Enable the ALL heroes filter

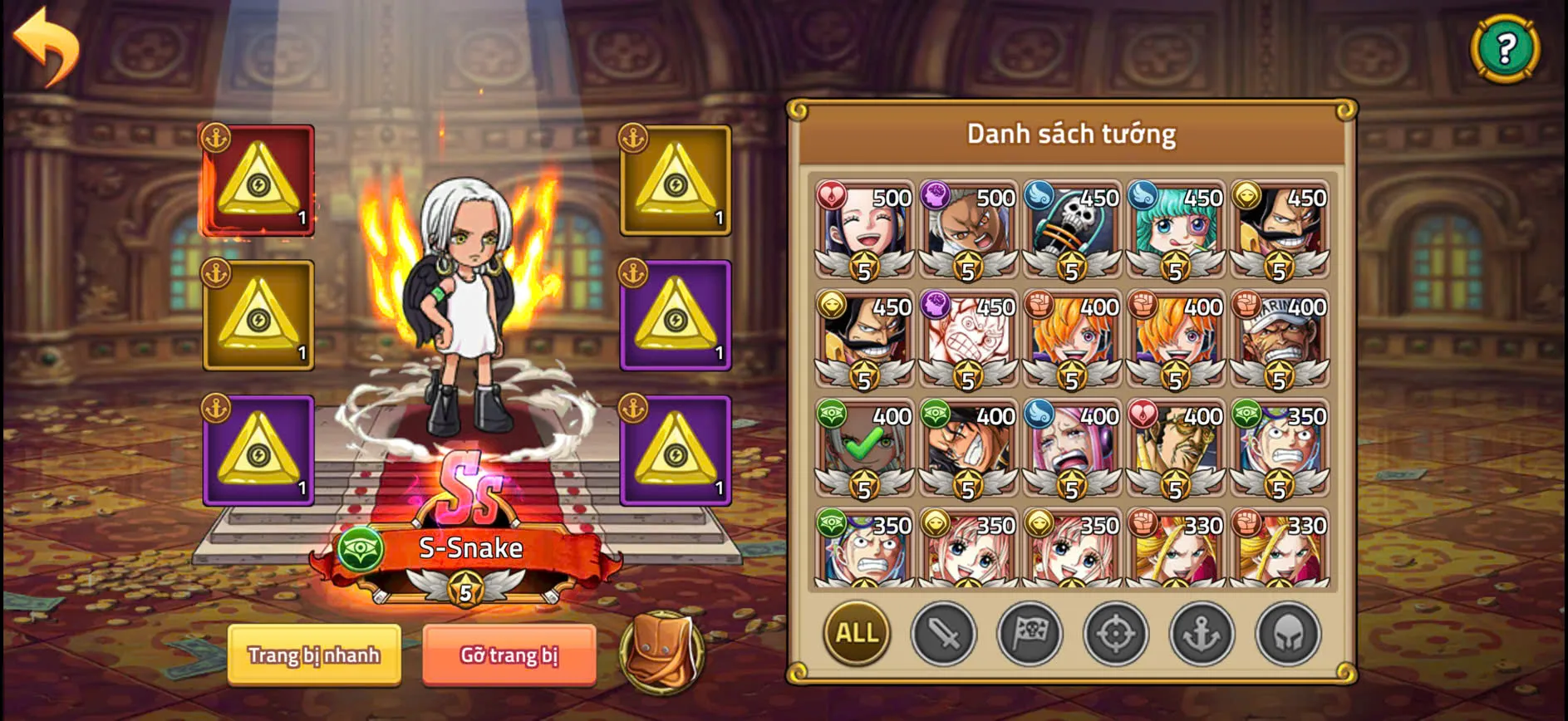(856, 635)
